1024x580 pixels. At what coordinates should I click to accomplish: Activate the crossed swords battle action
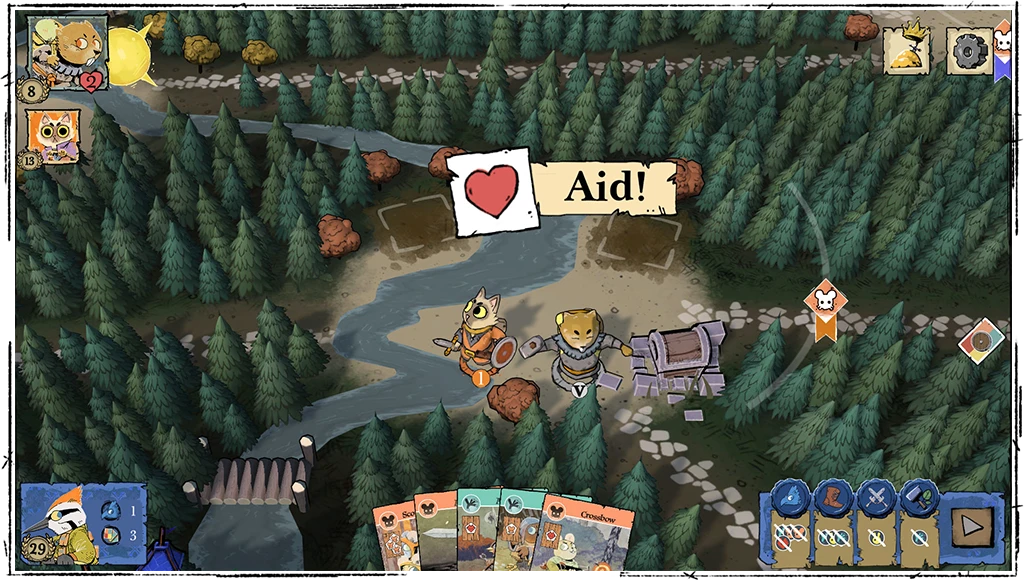pyautogui.click(x=876, y=498)
